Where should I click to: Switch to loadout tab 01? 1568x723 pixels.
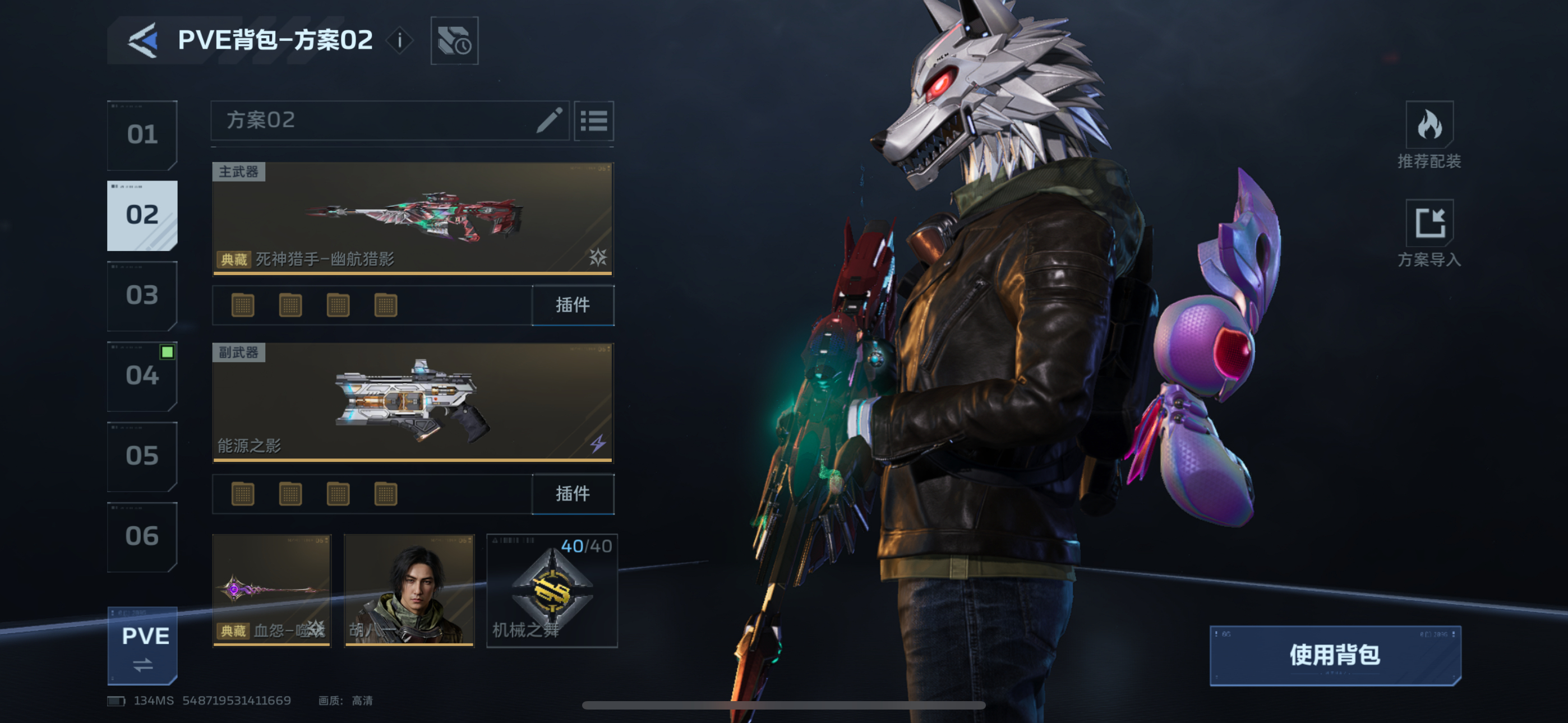142,135
